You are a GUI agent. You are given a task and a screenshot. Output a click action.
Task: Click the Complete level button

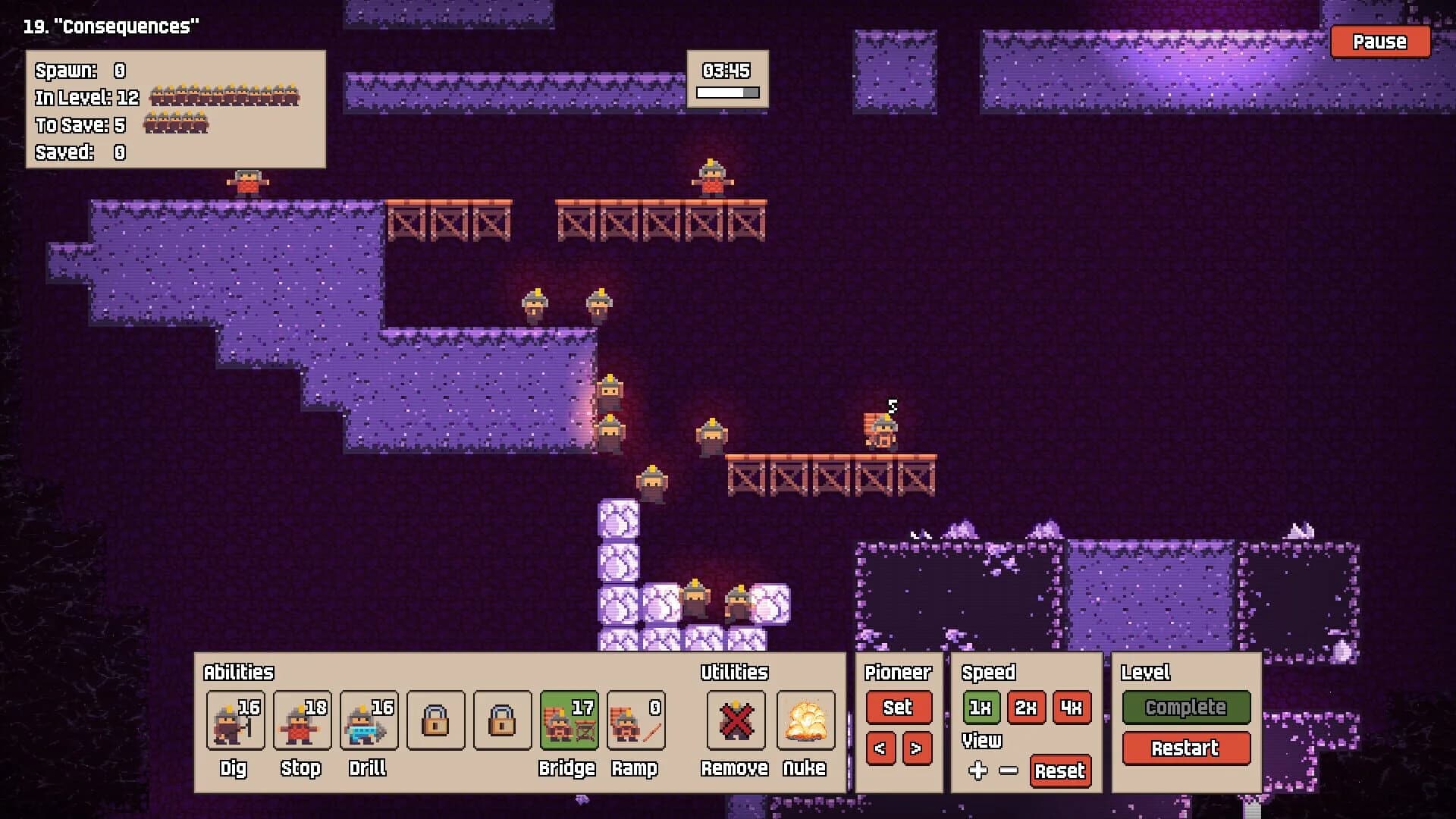[x=1186, y=708]
